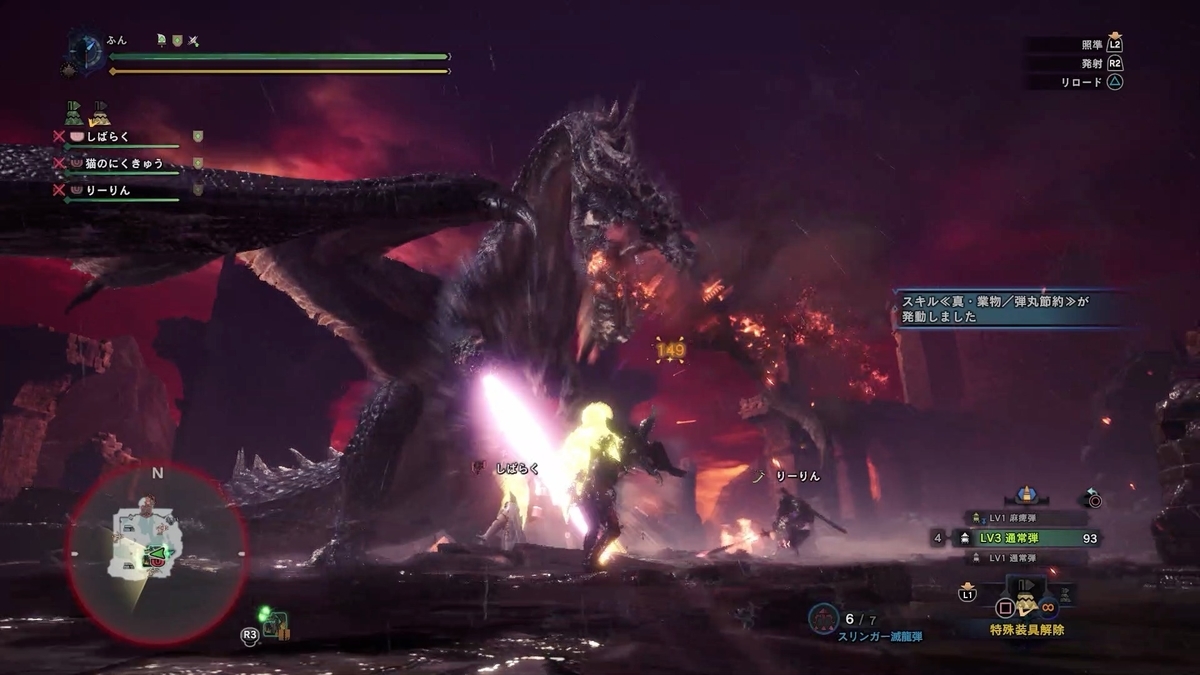The image size is (1200, 675).
Task: Click the ammo type icon above the ammo list
Action: [1026, 495]
